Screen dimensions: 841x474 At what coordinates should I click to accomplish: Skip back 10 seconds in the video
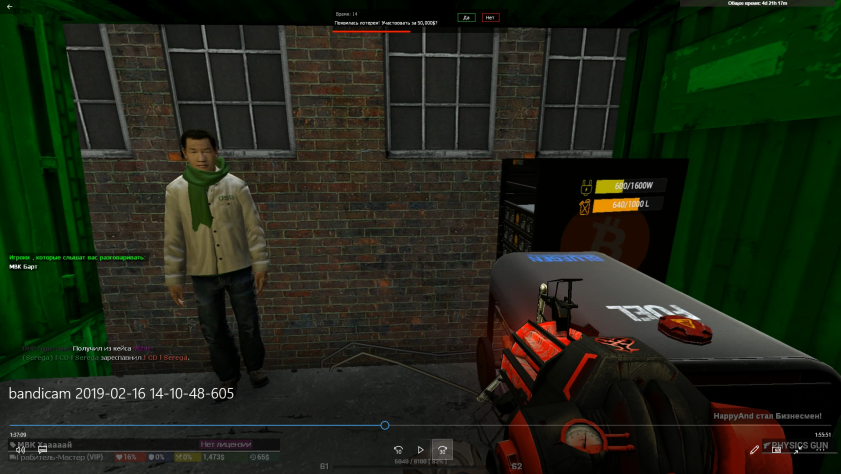pos(398,451)
